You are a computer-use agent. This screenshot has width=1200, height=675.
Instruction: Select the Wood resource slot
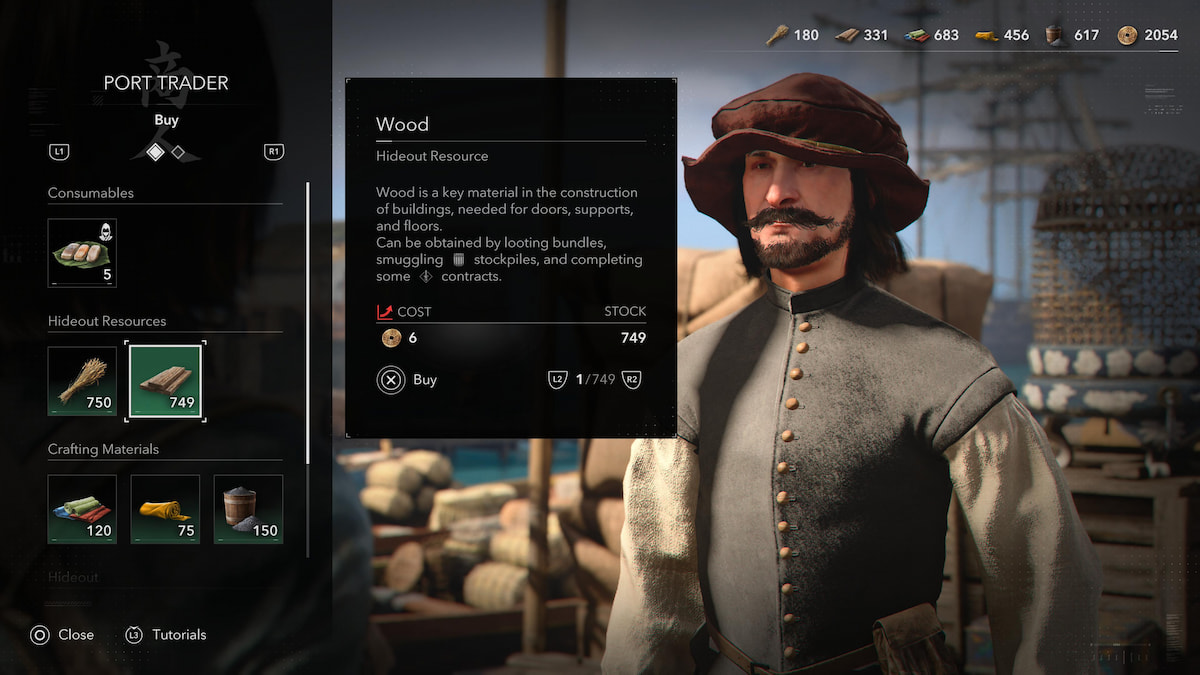[x=165, y=381]
